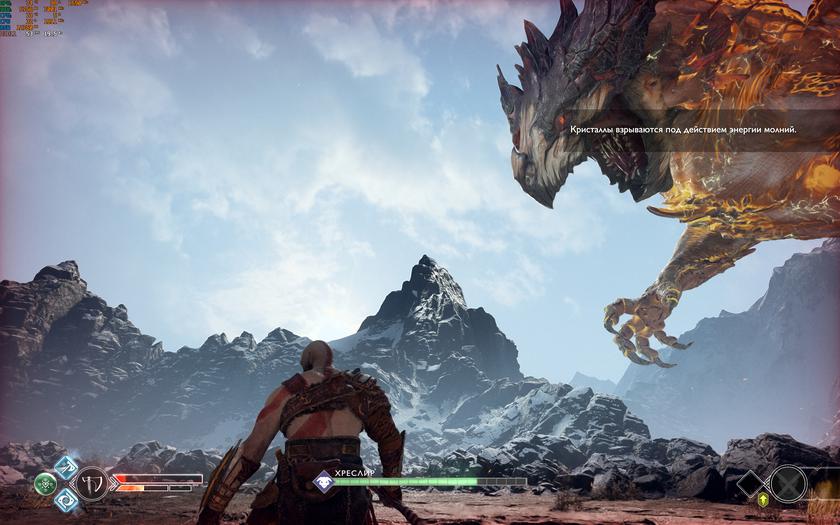Select the crossed-out circular companion slot
Image resolution: width=840 pixels, height=525 pixels.
(788, 484)
